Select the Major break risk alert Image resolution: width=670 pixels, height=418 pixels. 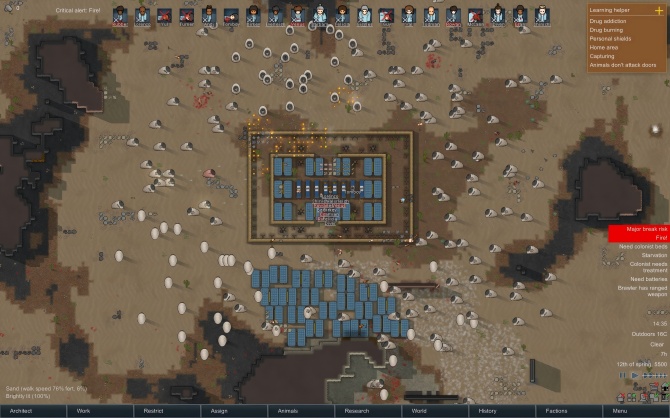pos(639,229)
